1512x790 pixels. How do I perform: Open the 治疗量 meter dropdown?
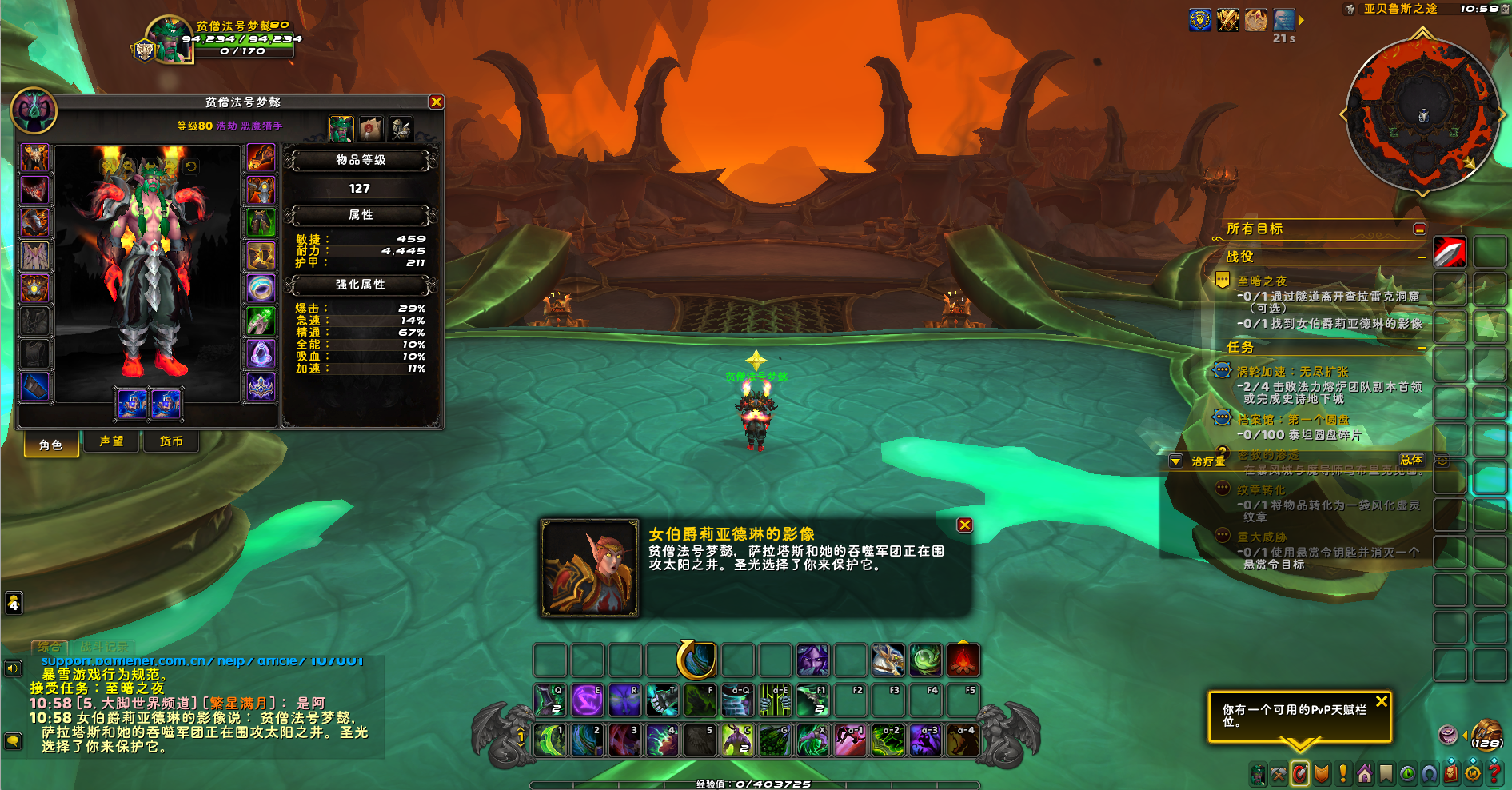pos(1175,461)
